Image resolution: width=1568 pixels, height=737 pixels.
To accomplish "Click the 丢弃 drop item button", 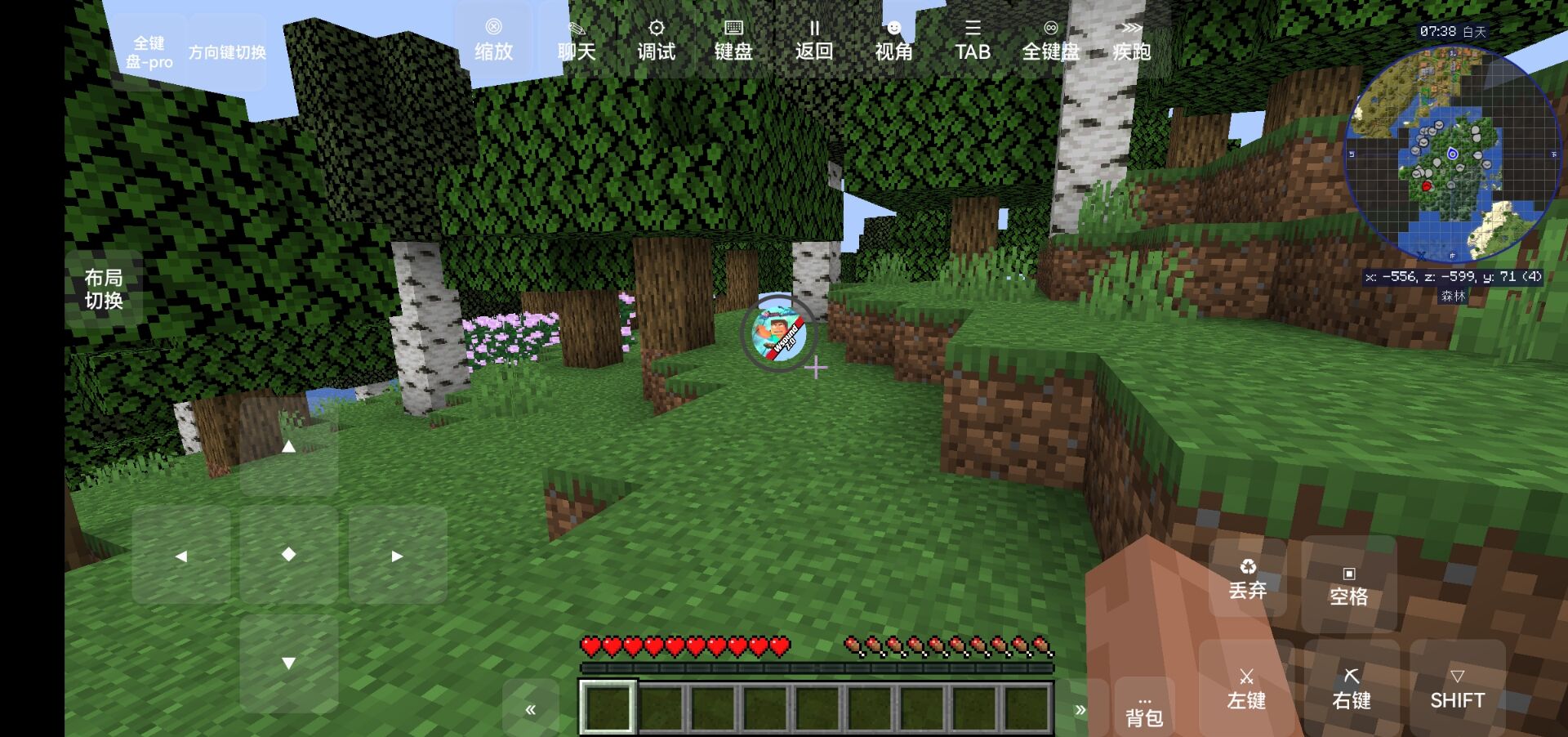I will tap(1247, 578).
